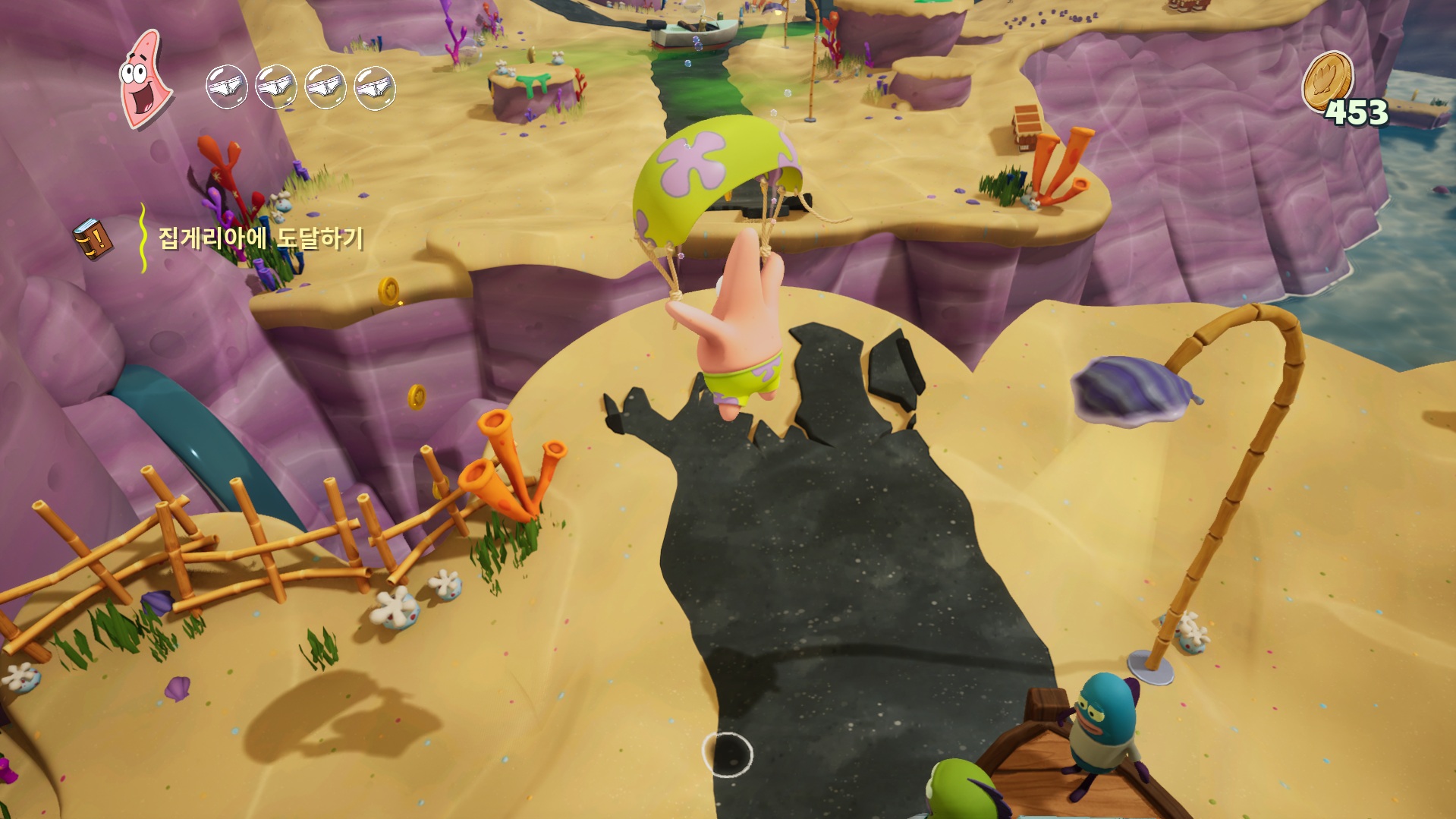Select the quest book objective icon

[93, 239]
